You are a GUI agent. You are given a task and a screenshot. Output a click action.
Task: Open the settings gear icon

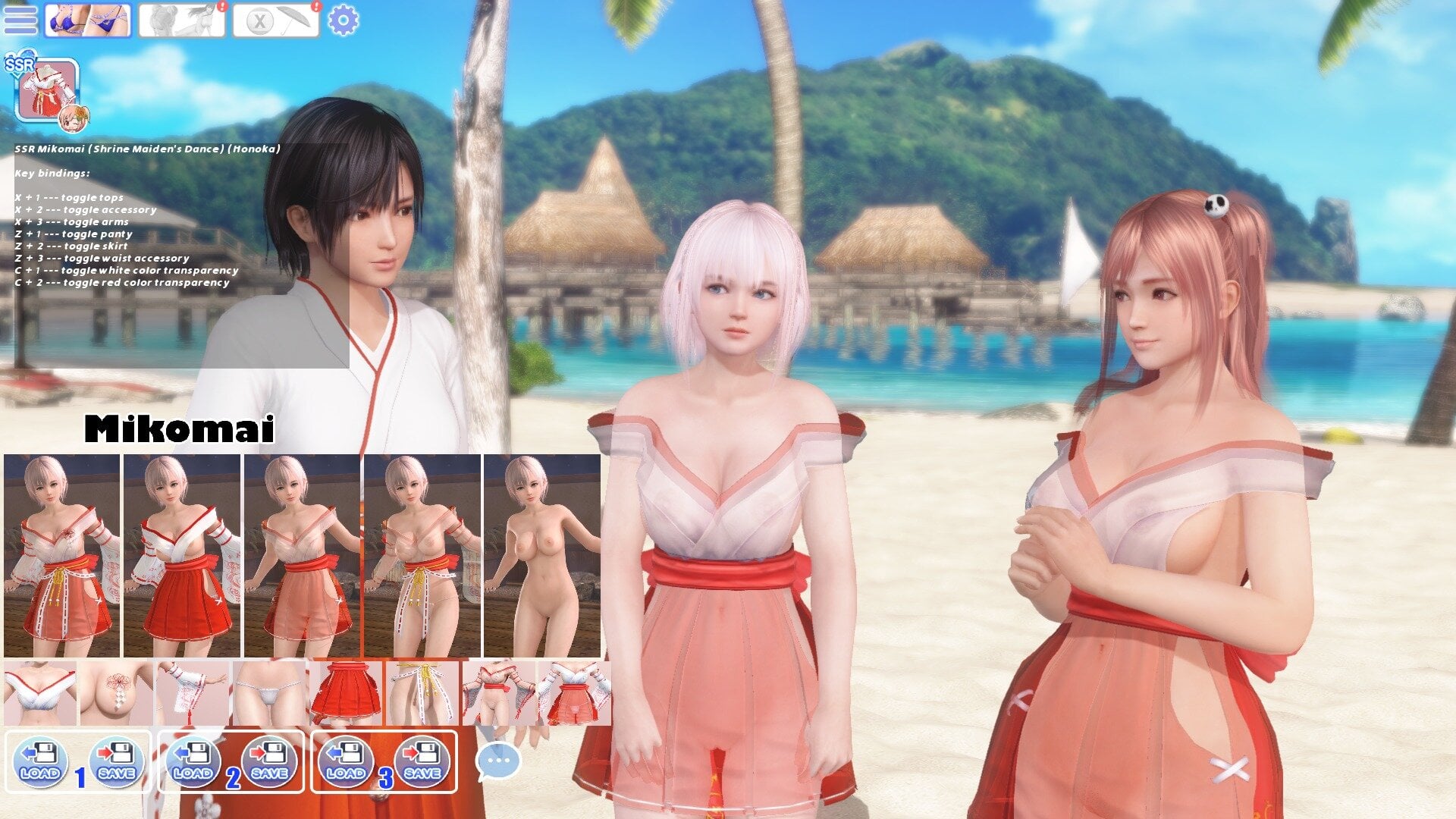click(x=345, y=20)
